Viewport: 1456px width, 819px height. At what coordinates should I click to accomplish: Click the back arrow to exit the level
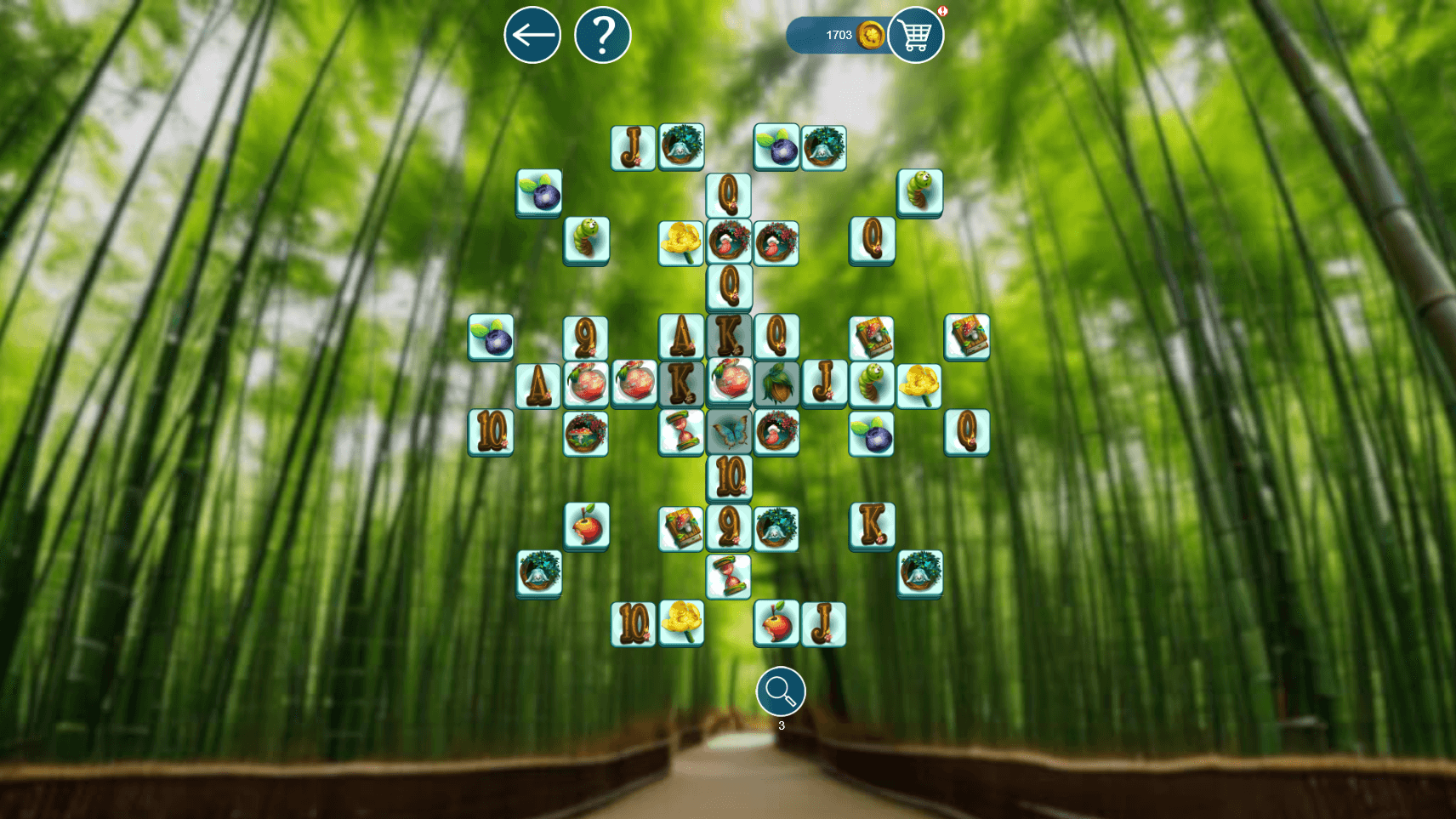coord(533,34)
